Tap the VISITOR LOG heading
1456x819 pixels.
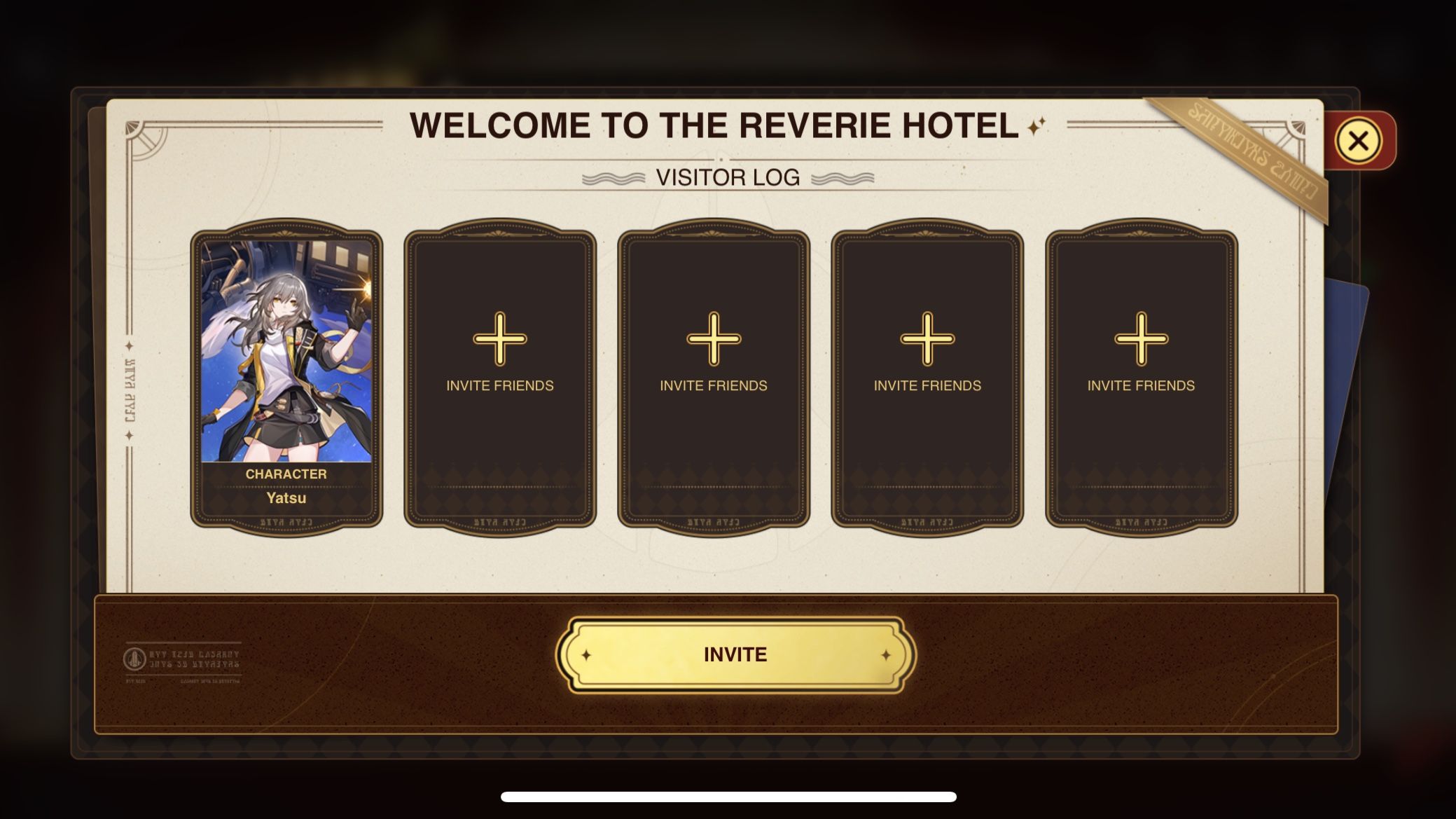(729, 177)
